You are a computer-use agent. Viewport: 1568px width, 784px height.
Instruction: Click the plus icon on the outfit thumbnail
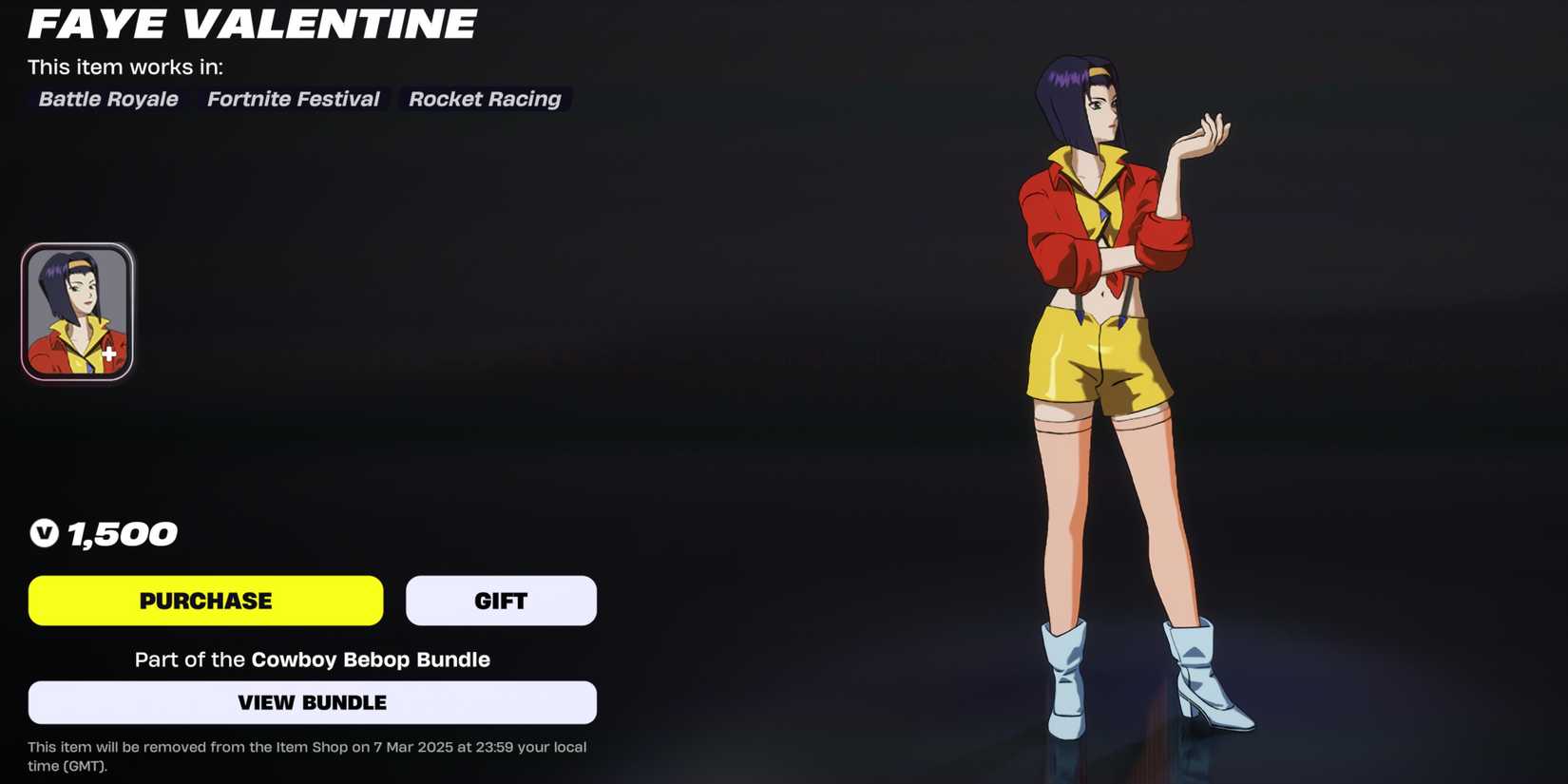point(107,353)
